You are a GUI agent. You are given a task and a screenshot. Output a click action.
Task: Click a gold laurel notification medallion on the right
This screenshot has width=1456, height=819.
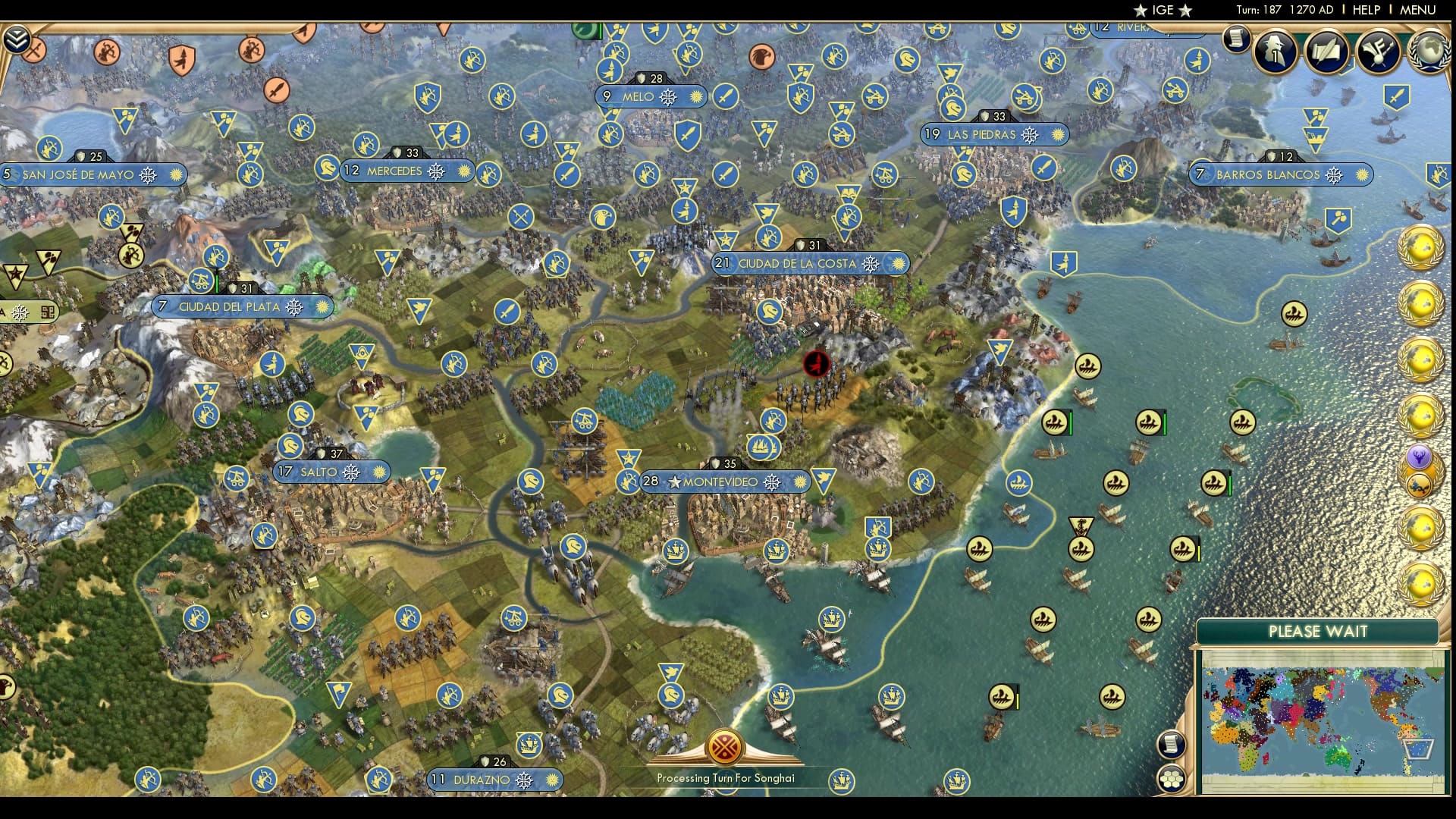point(1421,246)
